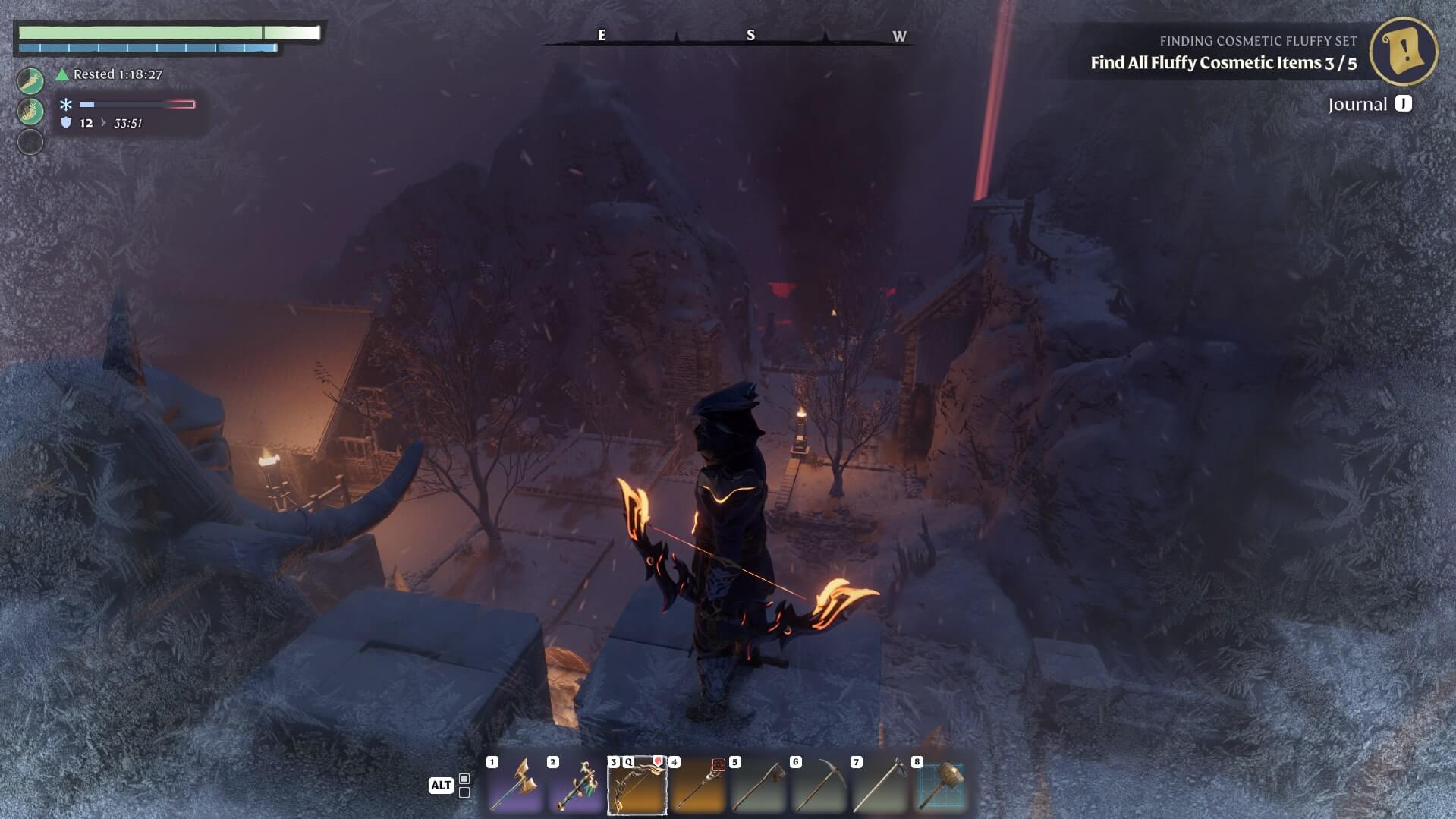1456x819 pixels.
Task: Open the quest scroll icon
Action: click(1403, 51)
